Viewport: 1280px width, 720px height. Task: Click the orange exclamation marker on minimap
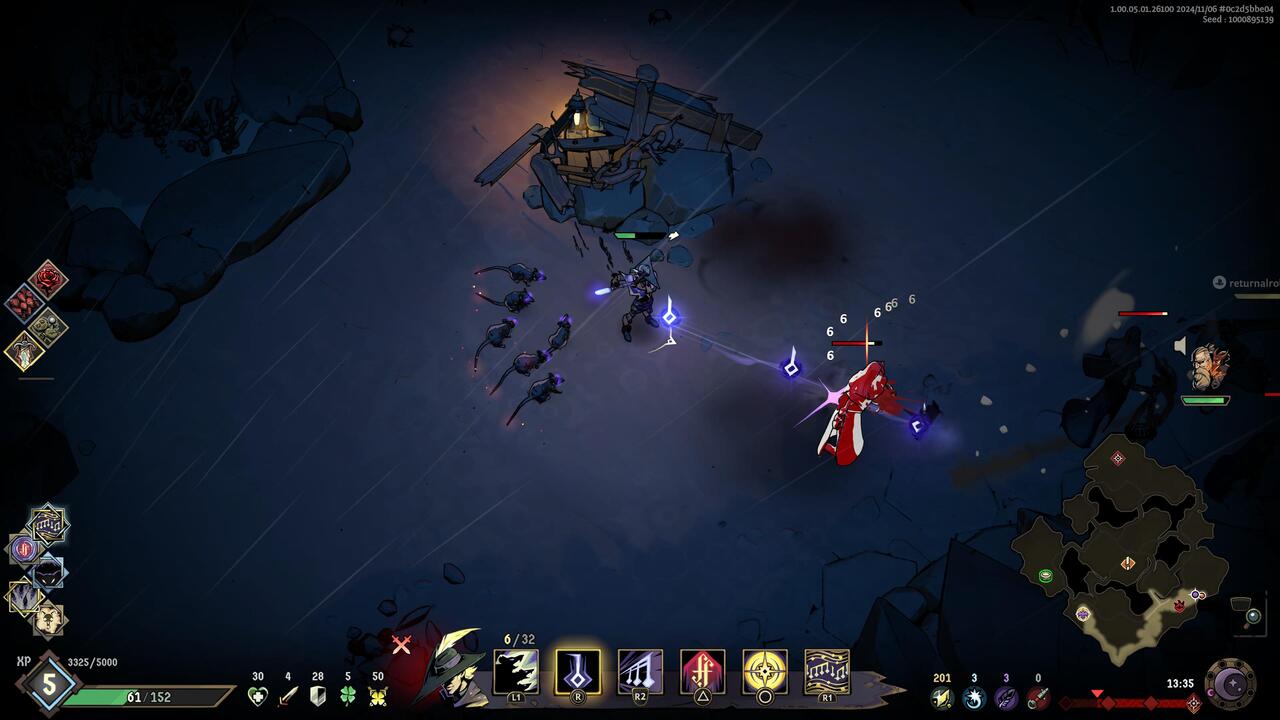pyautogui.click(x=1128, y=564)
